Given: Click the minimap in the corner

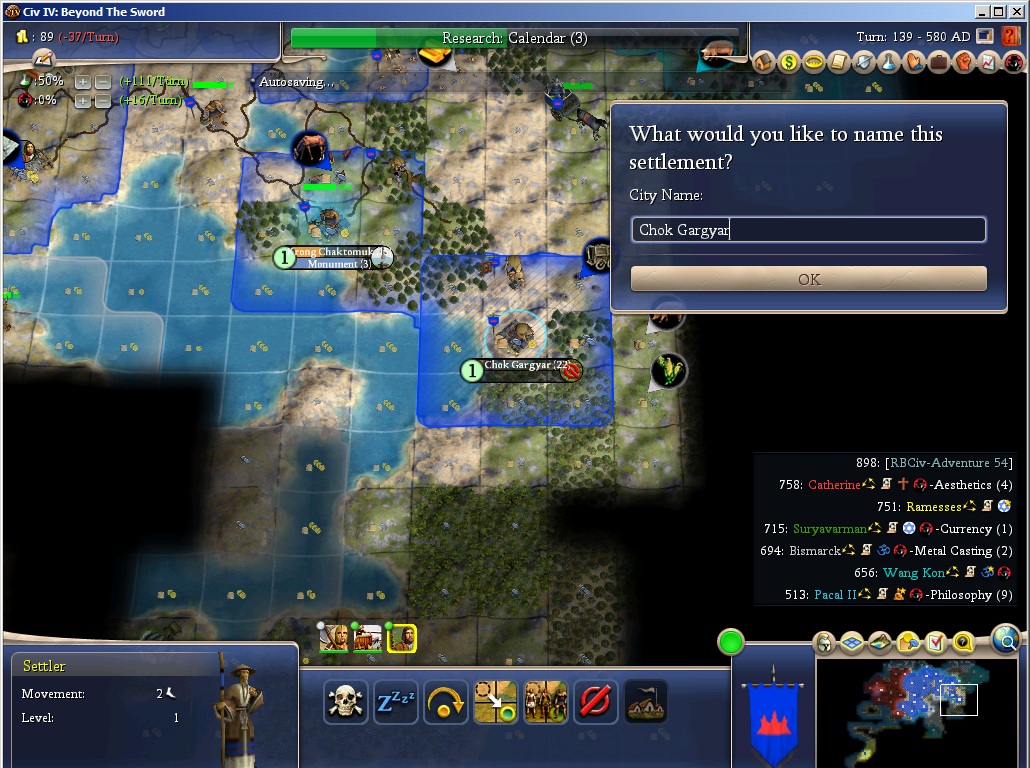Looking at the screenshot, I should (917, 702).
